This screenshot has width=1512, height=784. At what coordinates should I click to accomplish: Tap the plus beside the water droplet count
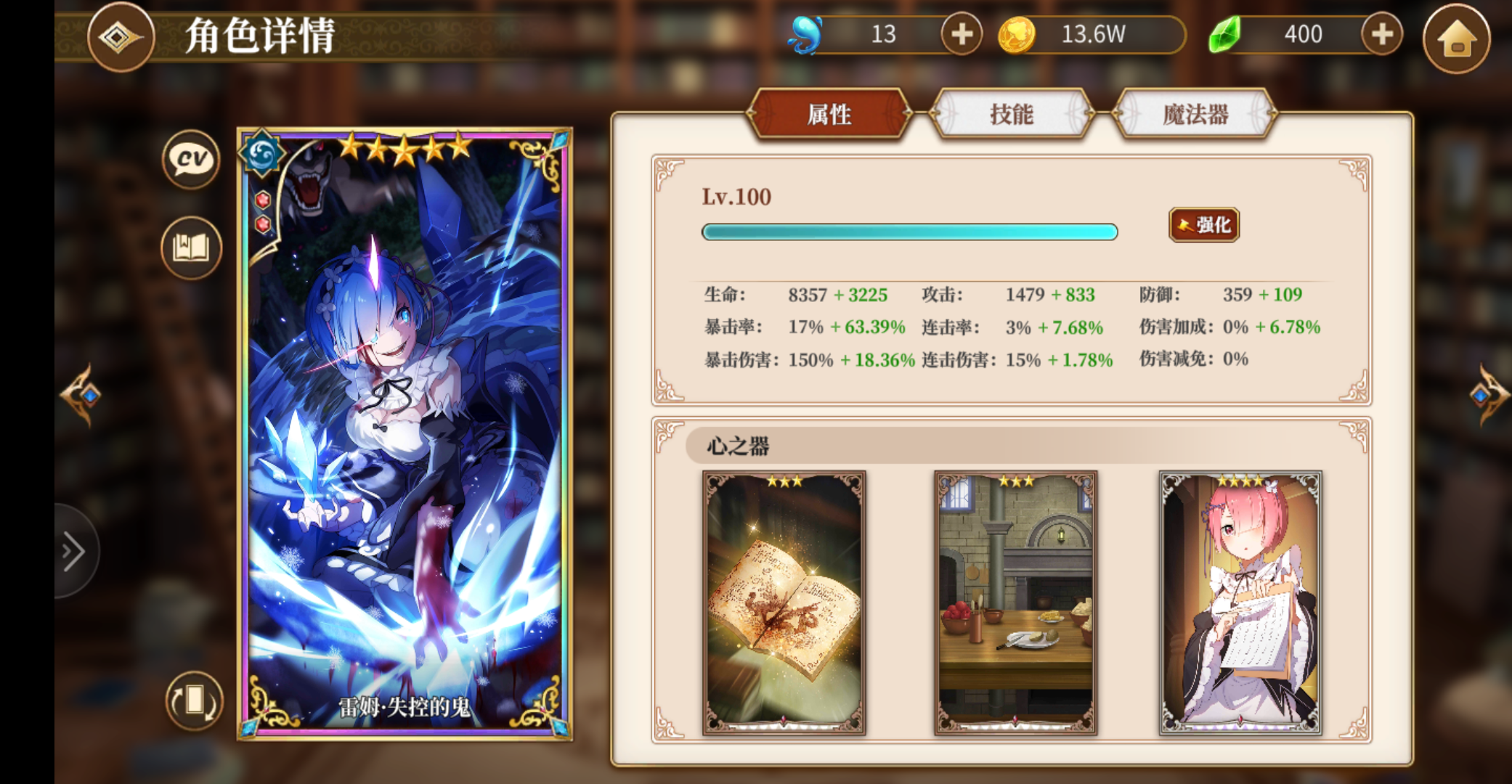pyautogui.click(x=961, y=33)
